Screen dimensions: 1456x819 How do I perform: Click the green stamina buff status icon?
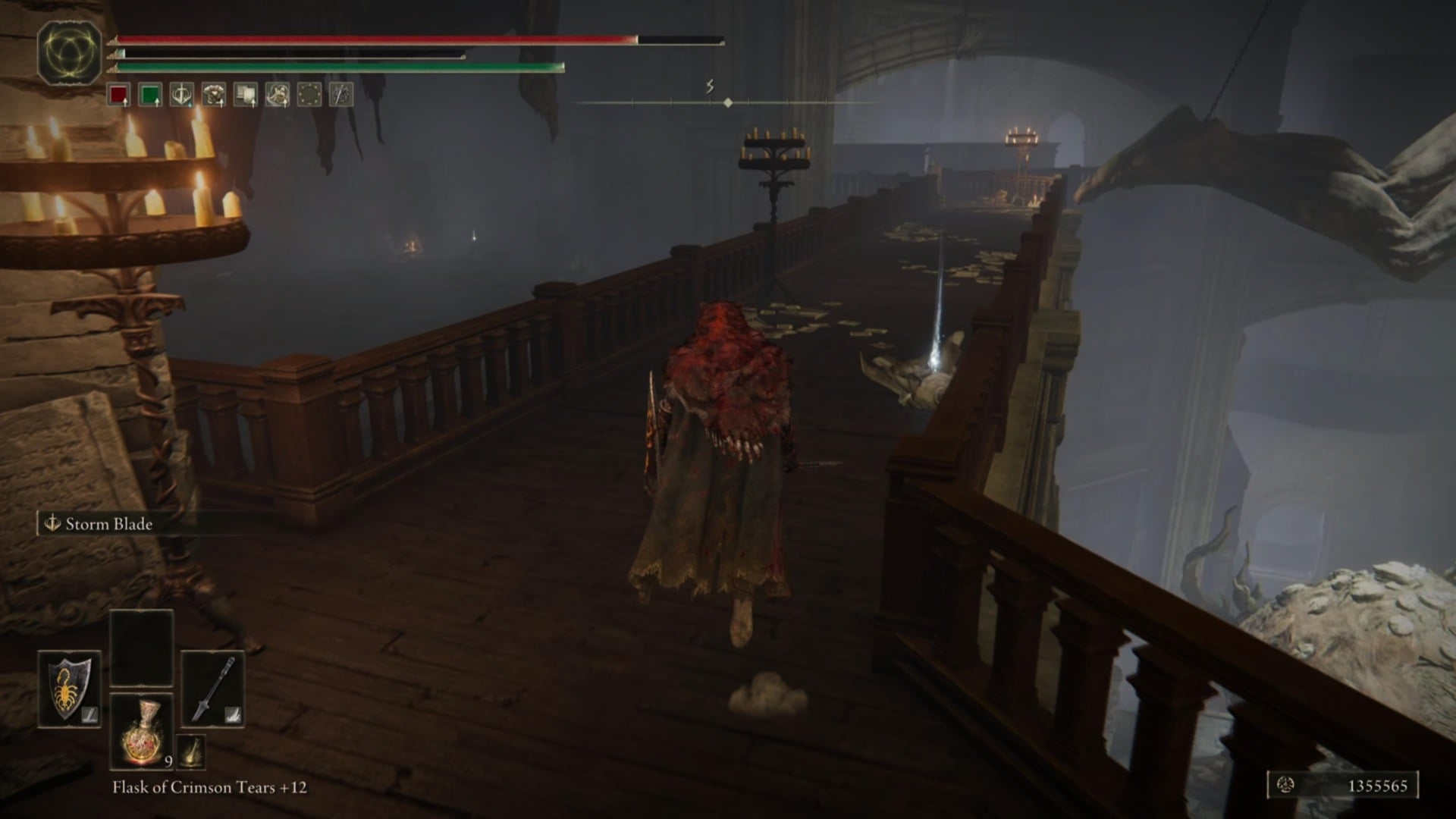coord(150,96)
